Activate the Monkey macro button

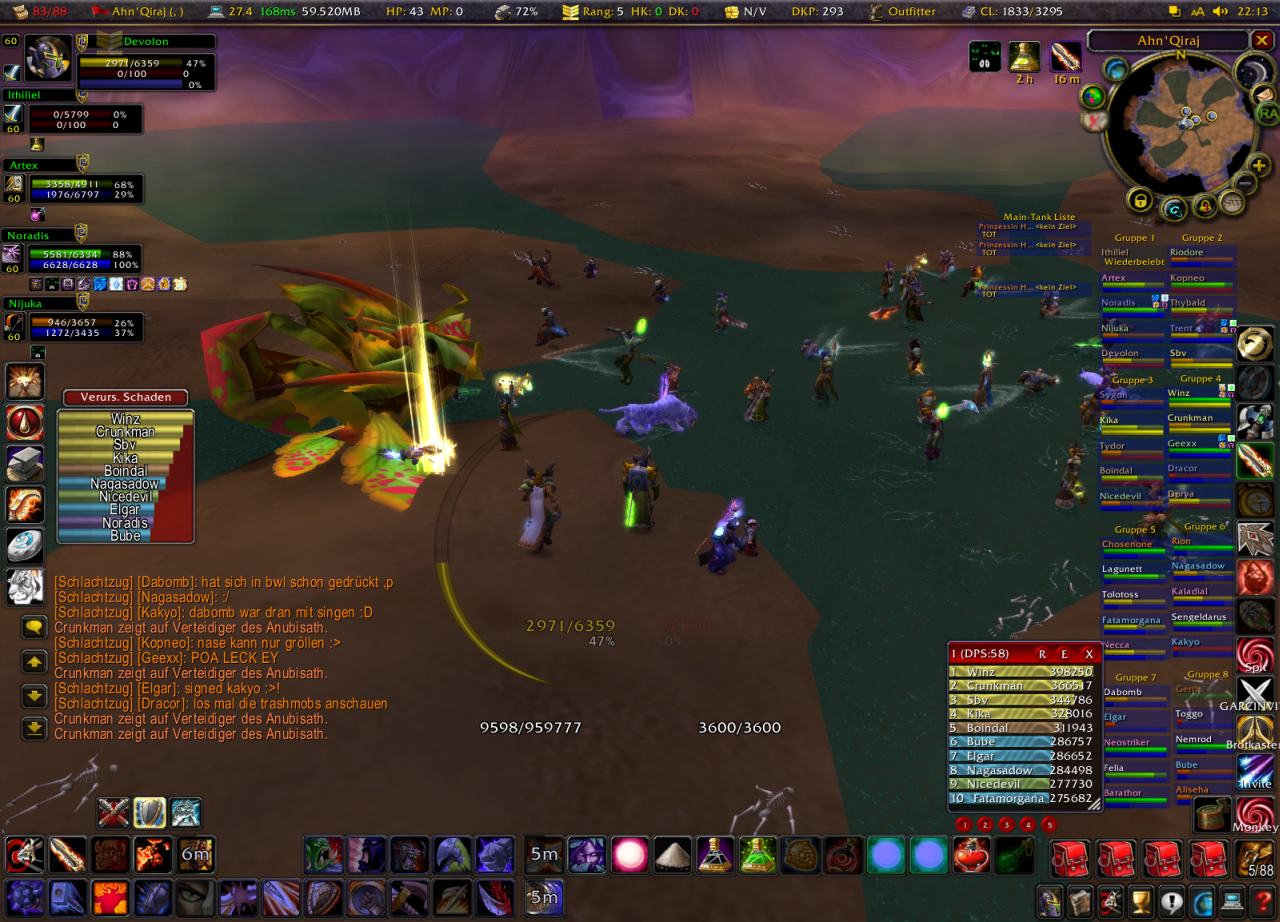coord(1256,814)
